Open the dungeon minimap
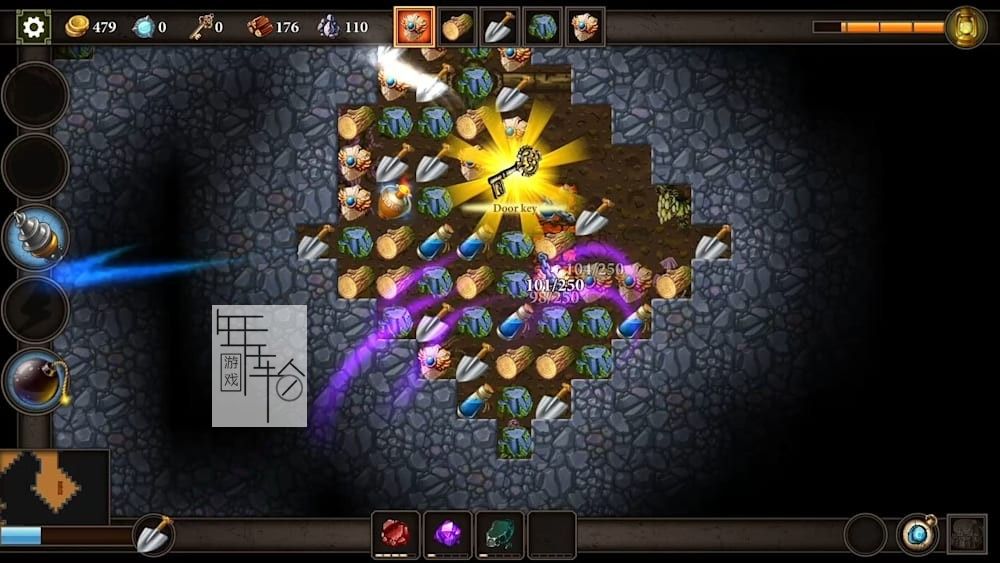1000x563 pixels. coord(54,487)
